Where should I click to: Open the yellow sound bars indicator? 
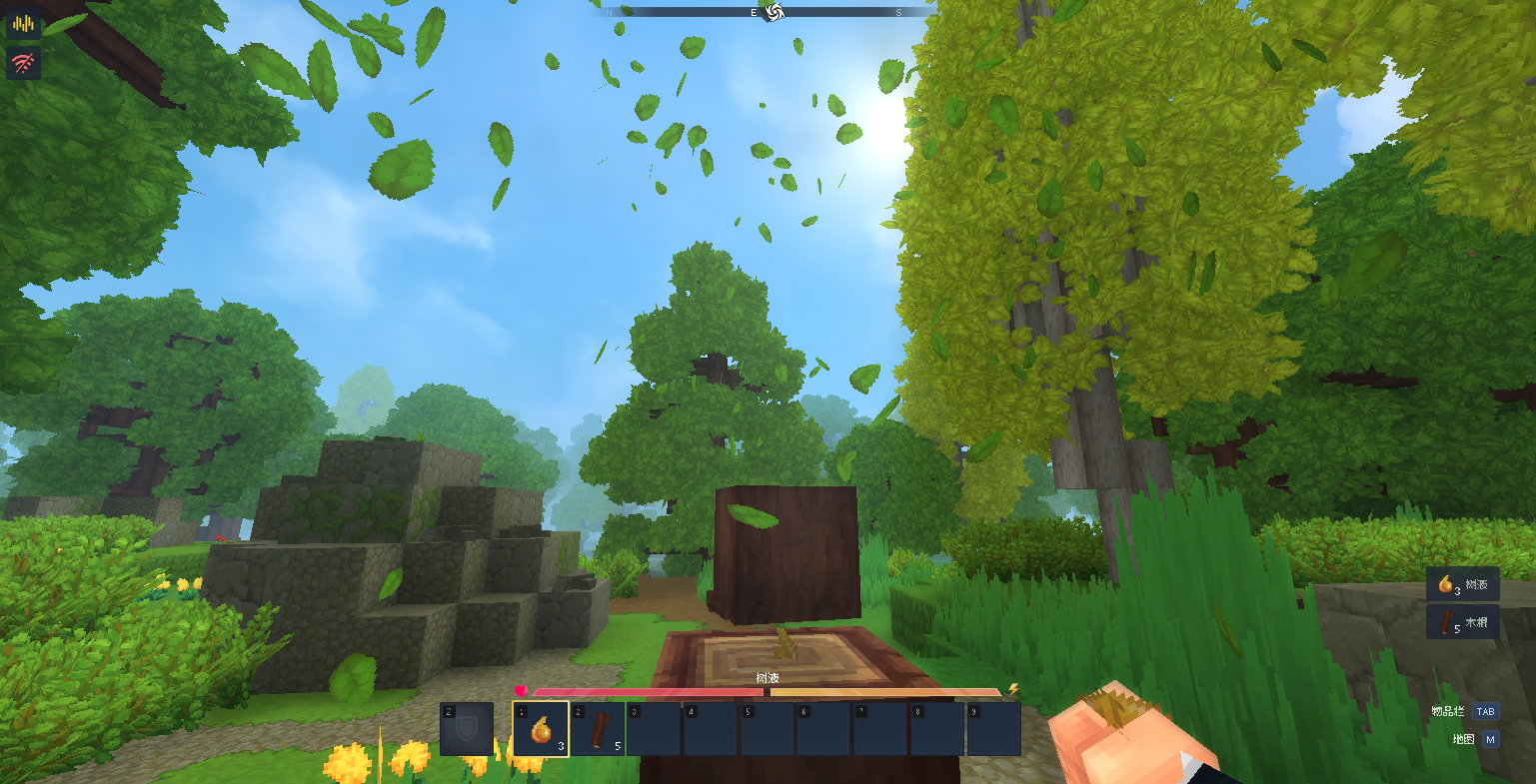(x=23, y=23)
